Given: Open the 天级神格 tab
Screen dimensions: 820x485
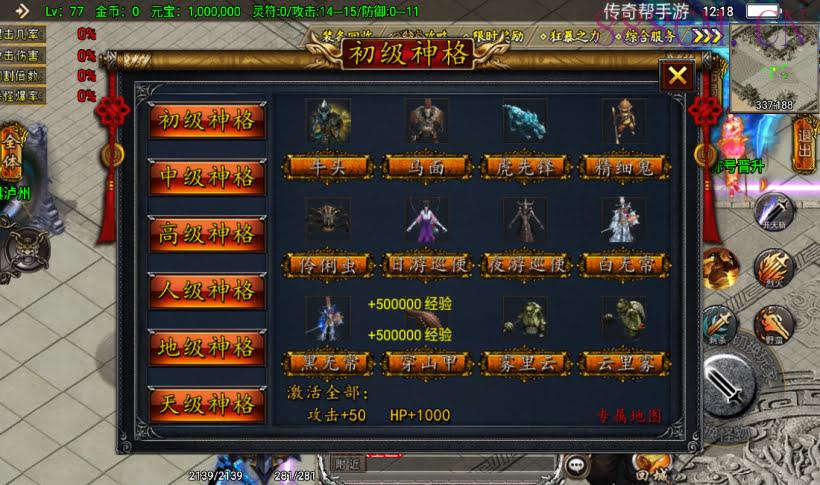Looking at the screenshot, I should (207, 405).
